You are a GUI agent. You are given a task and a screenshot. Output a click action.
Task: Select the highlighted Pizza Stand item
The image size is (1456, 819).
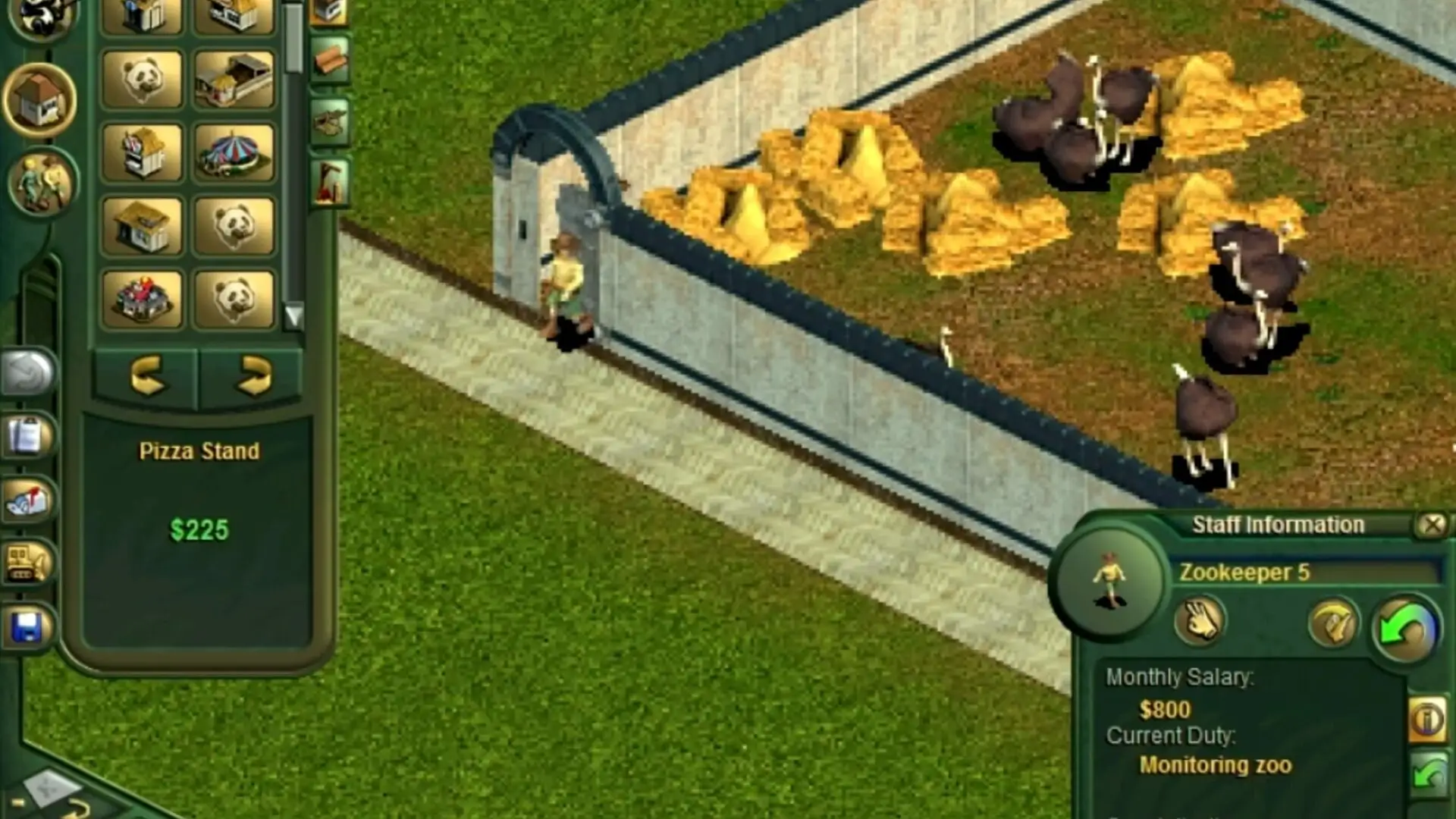[199, 450]
